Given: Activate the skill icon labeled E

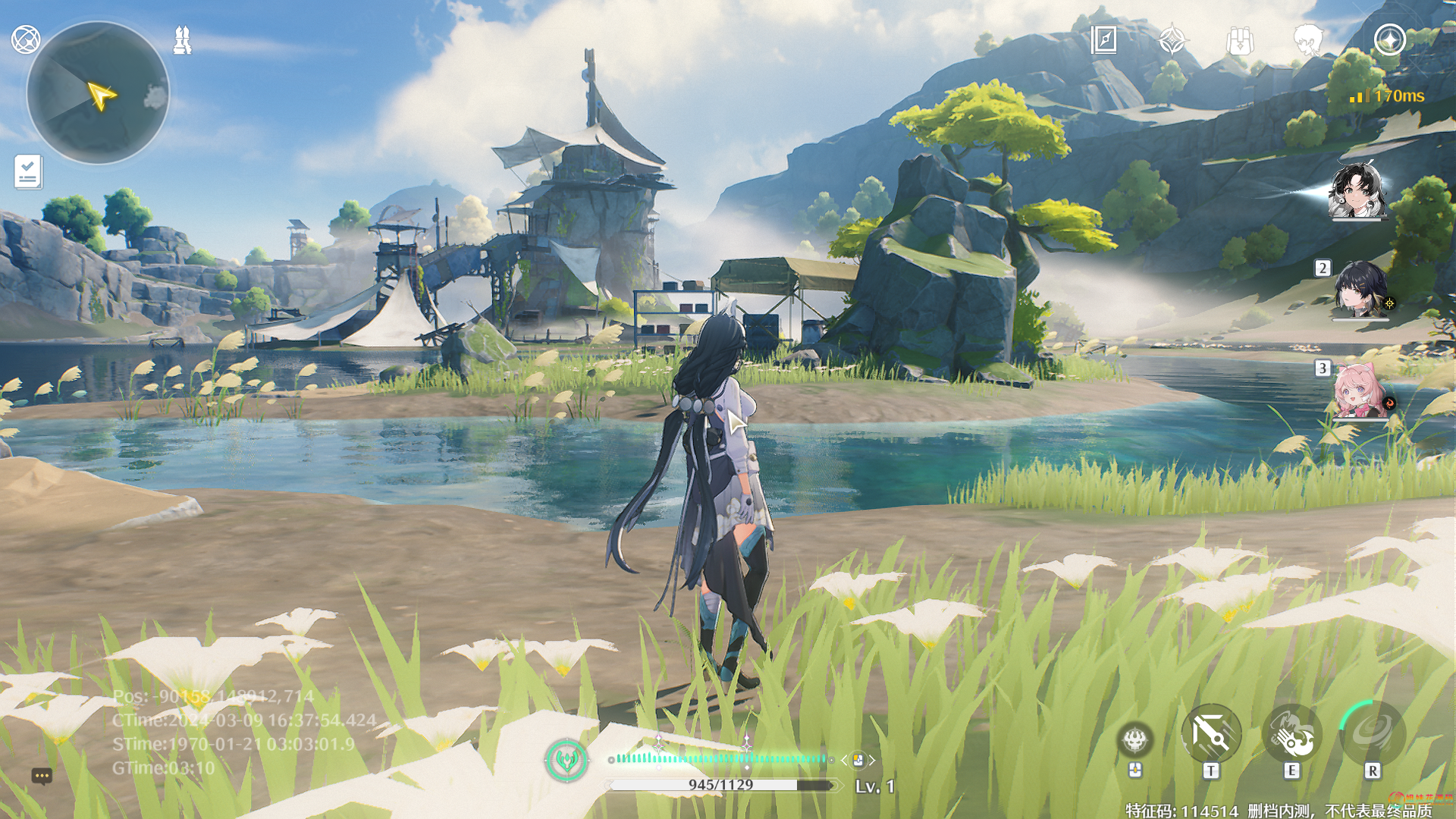Looking at the screenshot, I should tap(1292, 734).
